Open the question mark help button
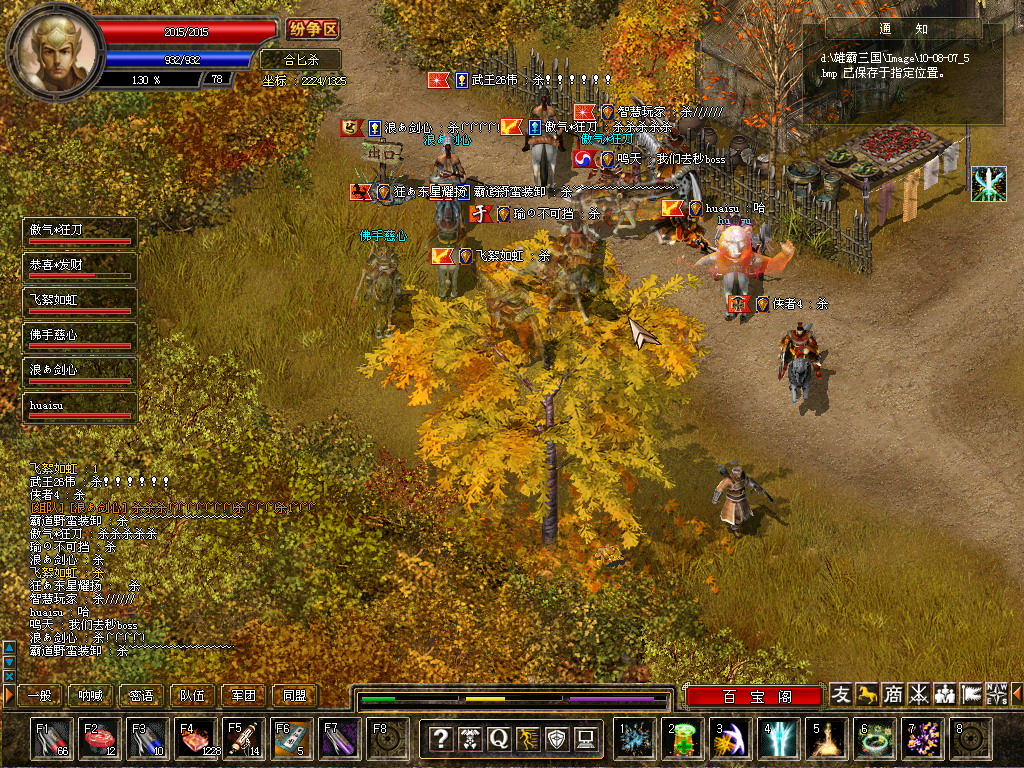 440,739
